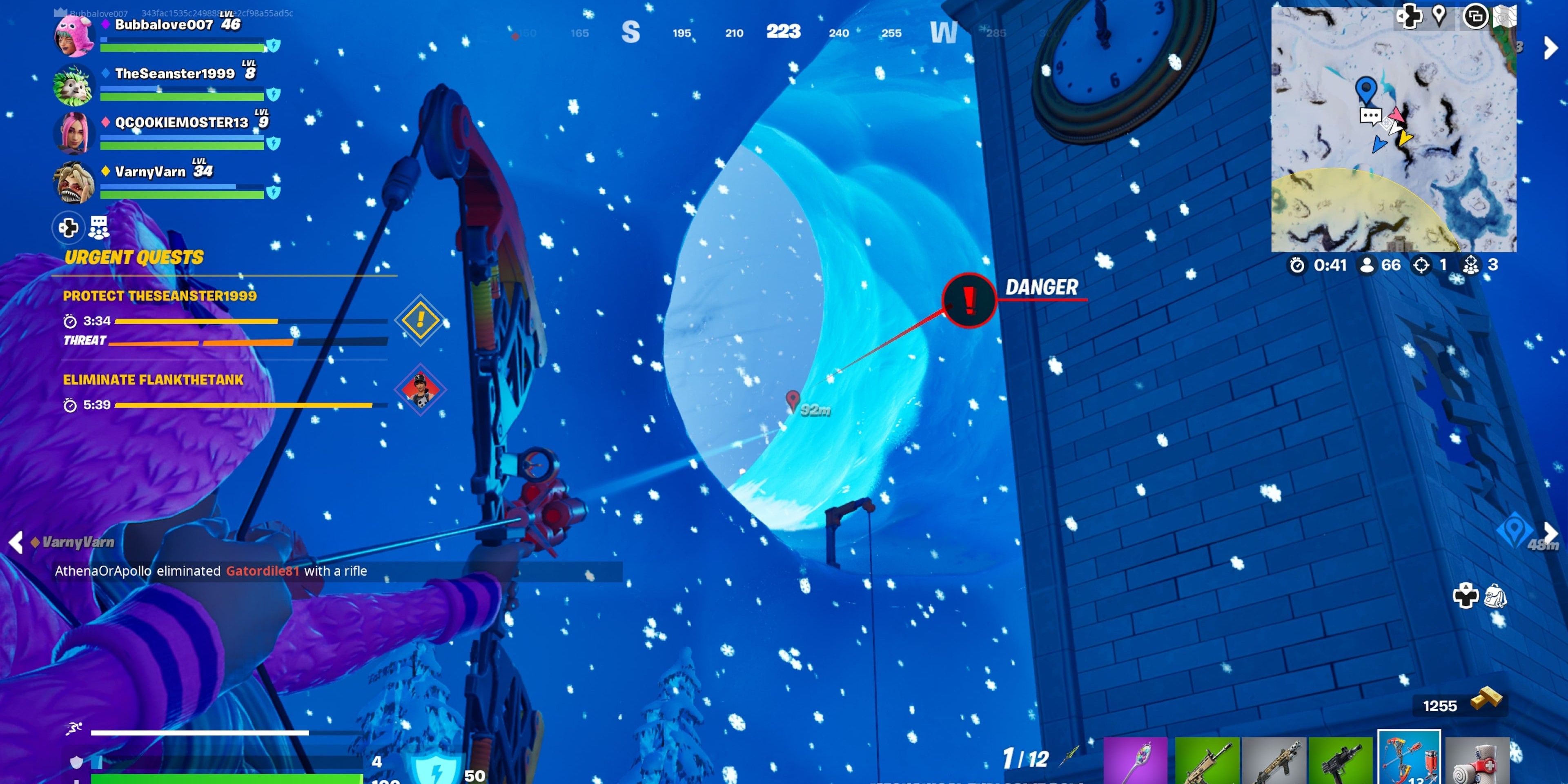Click the yellow exclamation quest diamond
Screen dimensions: 1568x784
point(420,320)
